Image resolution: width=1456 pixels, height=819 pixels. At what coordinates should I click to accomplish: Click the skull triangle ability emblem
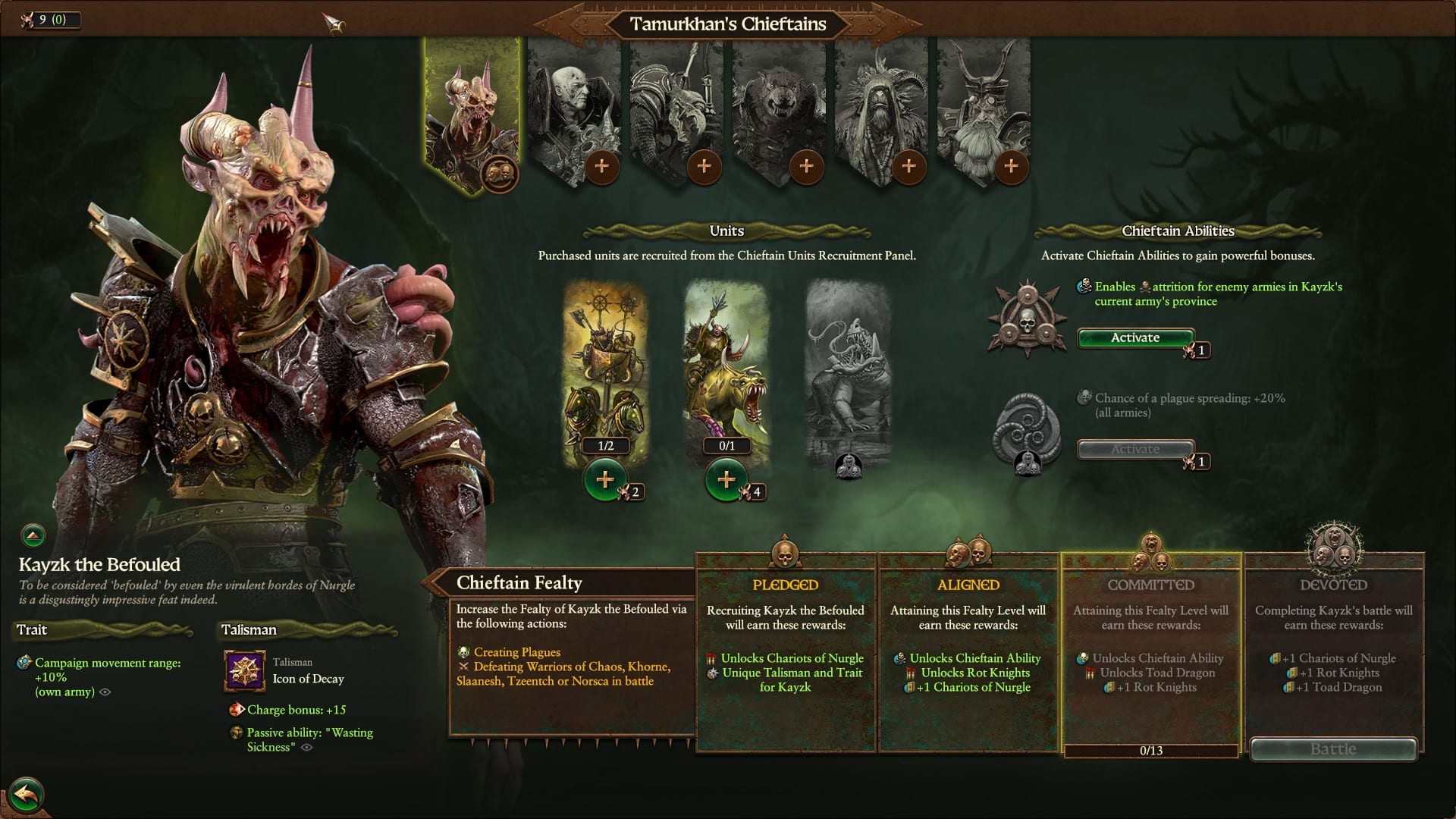(1026, 318)
